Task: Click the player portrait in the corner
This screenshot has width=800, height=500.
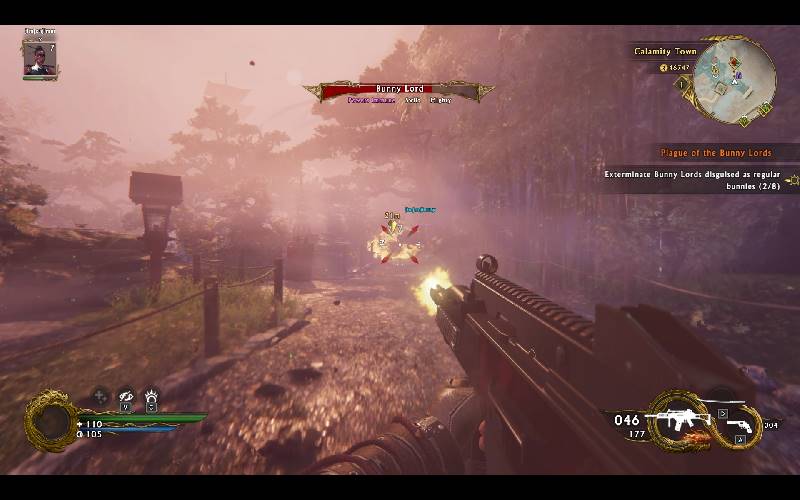Action: click(x=37, y=56)
